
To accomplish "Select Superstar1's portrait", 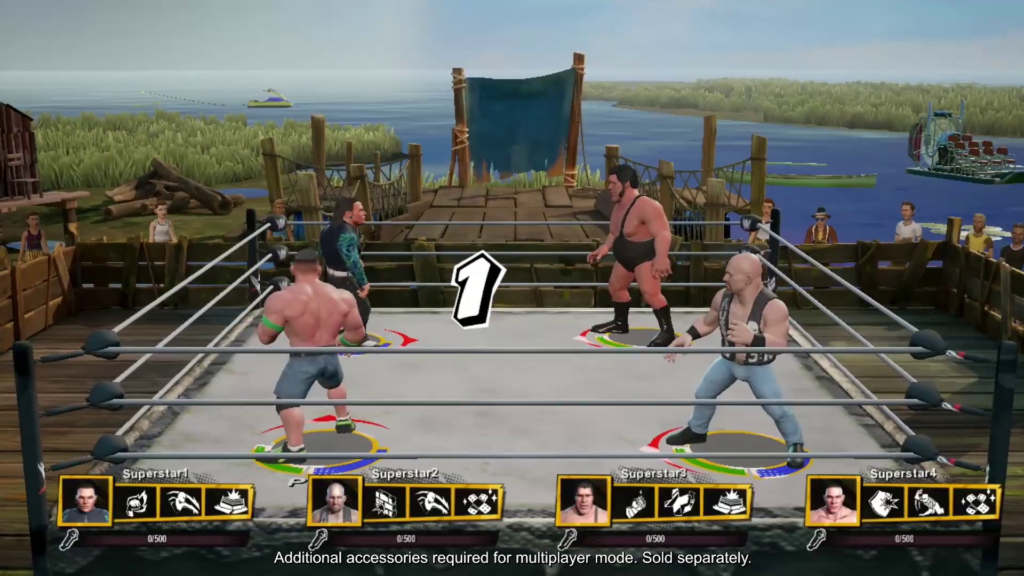I will [85, 501].
